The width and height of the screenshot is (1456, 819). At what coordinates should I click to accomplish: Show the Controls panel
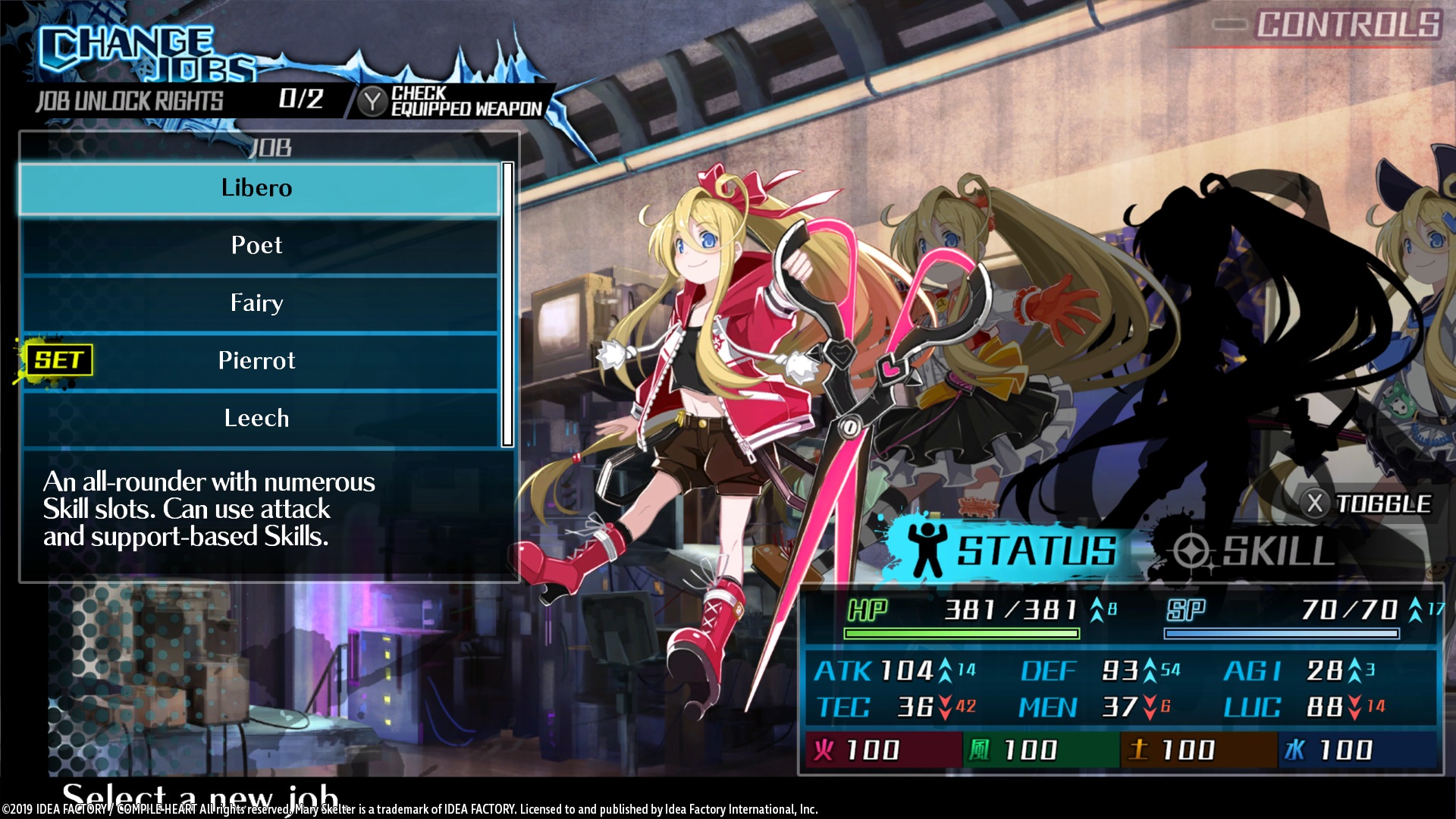pos(1327,25)
